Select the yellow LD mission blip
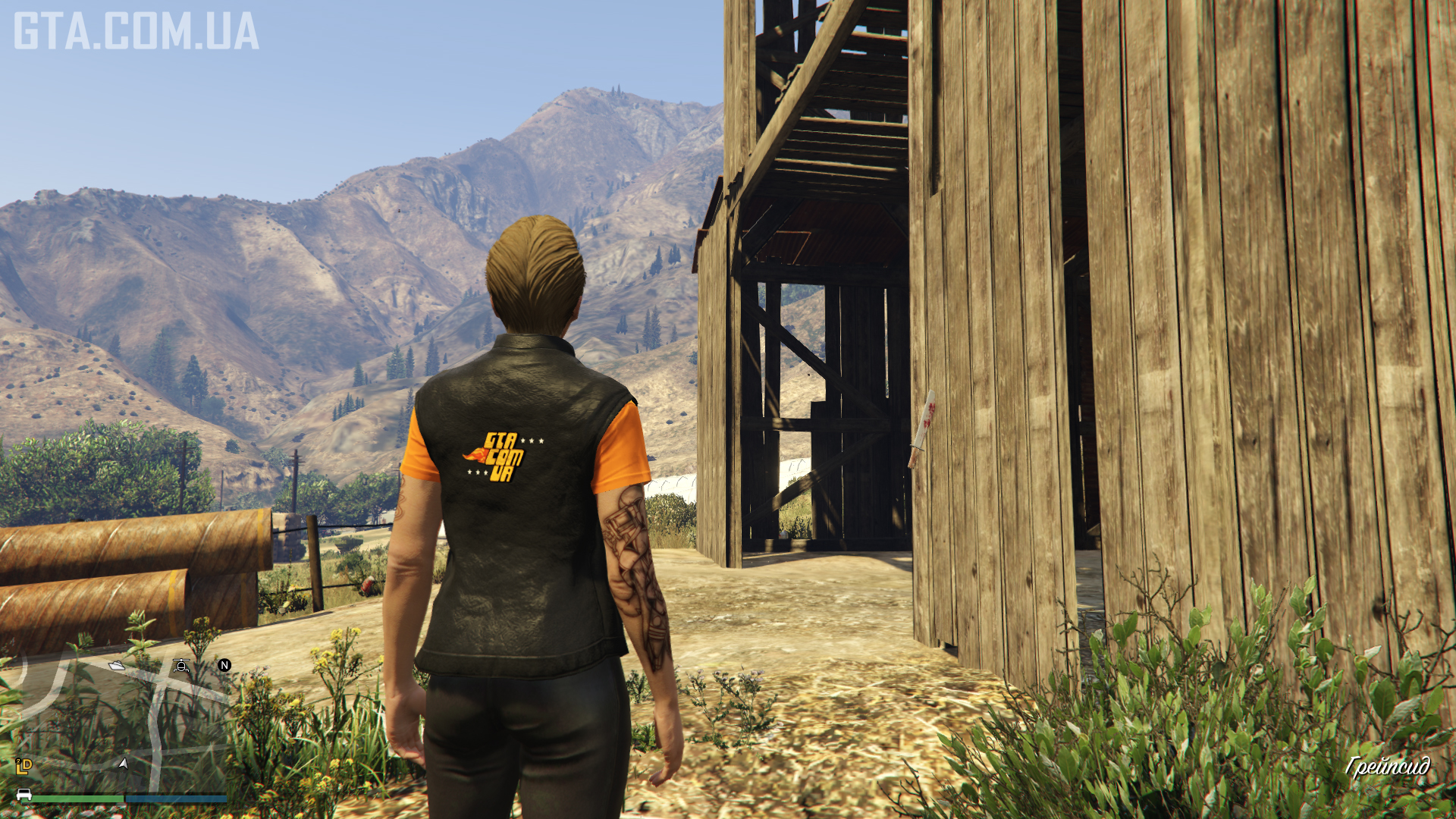The width and height of the screenshot is (1456, 819). coord(24,766)
